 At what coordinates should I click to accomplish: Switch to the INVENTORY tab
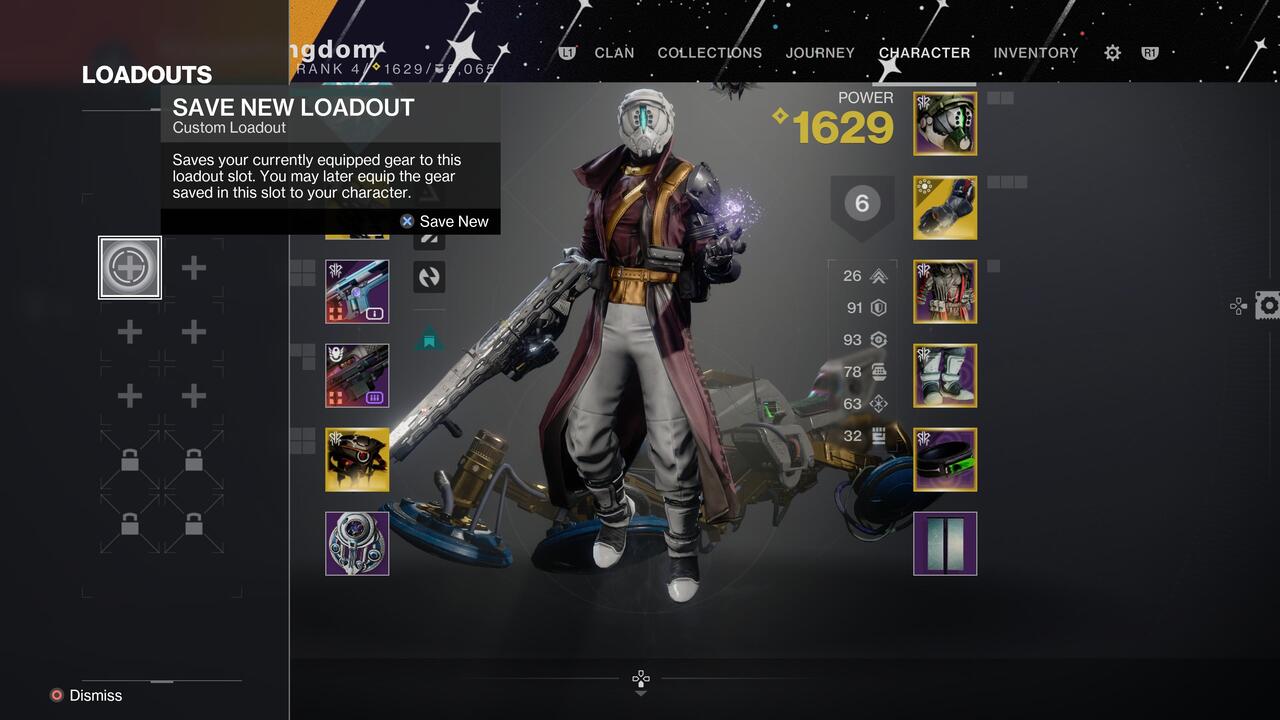[1035, 52]
